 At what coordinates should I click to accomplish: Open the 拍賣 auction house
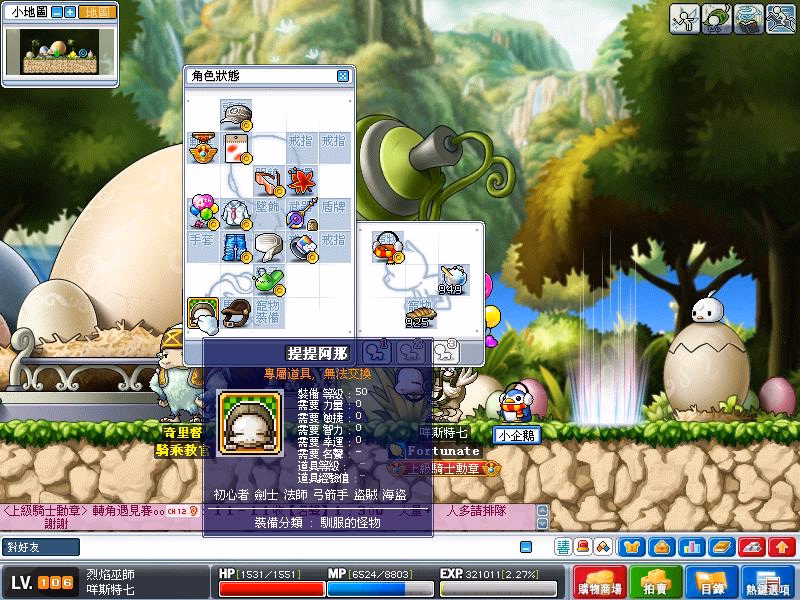(x=656, y=583)
